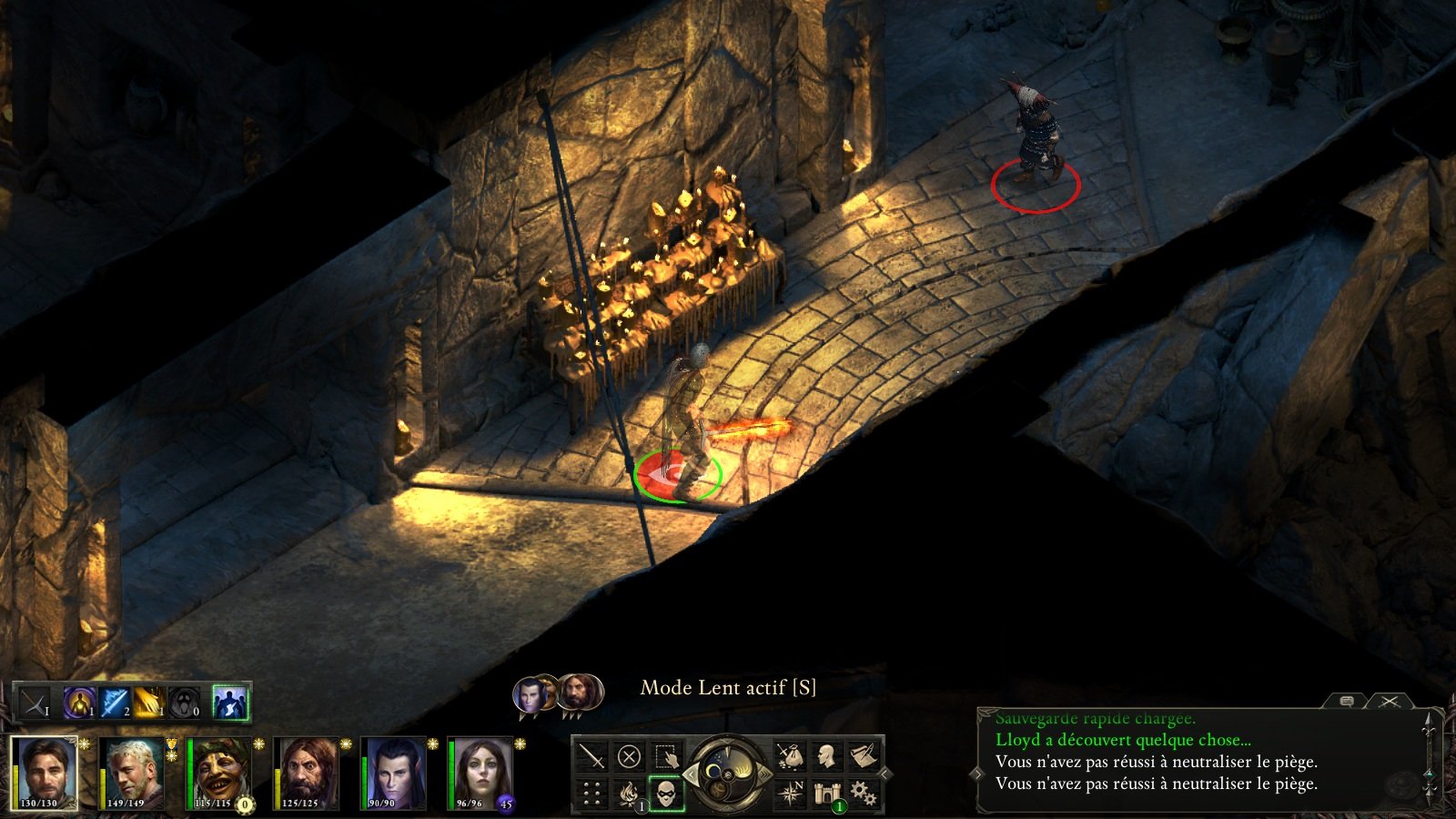Open the inventory bag icon
This screenshot has width=1456, height=819.
point(789,756)
